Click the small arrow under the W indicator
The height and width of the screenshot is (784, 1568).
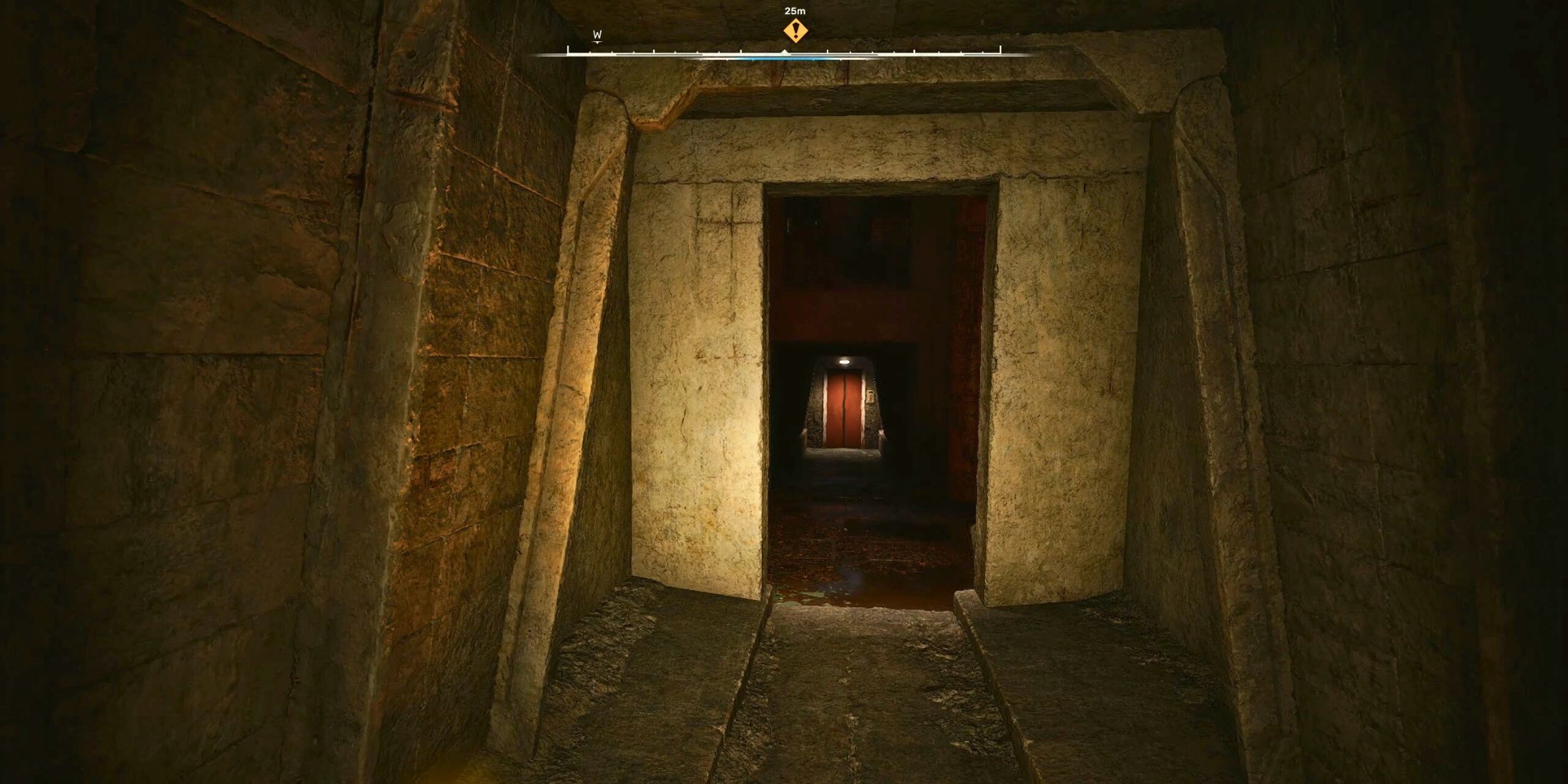coord(597,42)
